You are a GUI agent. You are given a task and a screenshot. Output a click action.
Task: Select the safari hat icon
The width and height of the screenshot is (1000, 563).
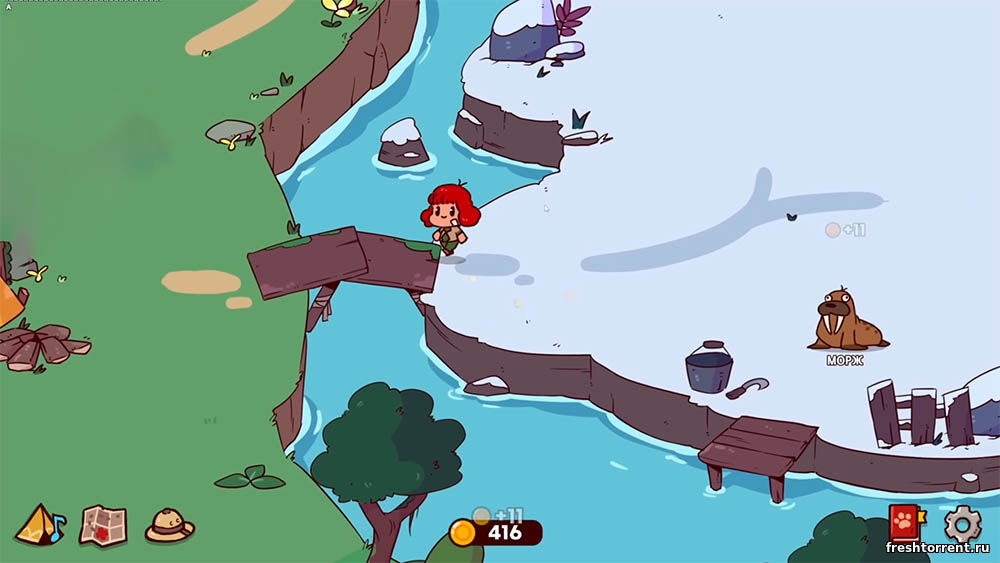tap(169, 524)
